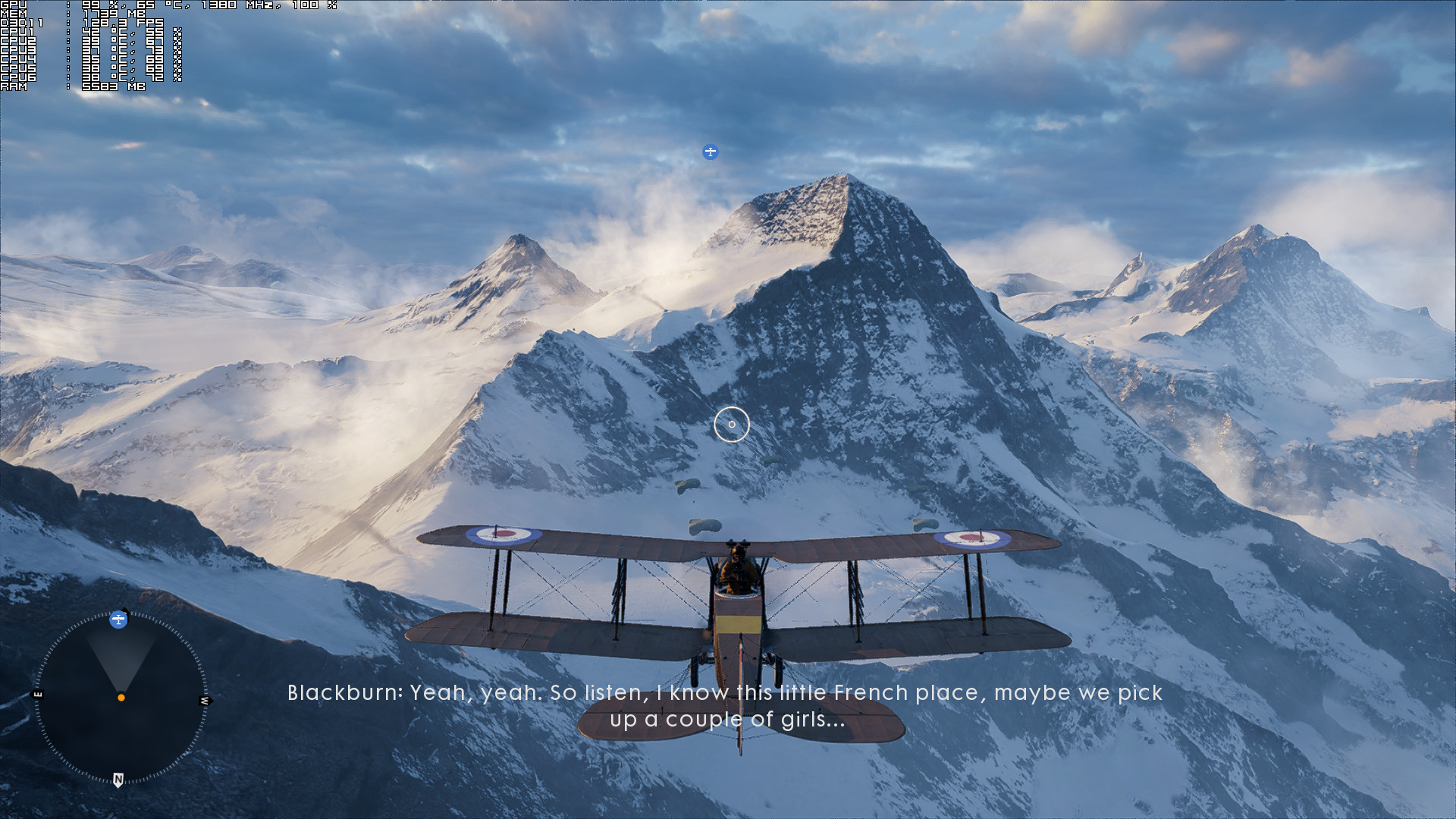Click the circular minimap radar

click(x=121, y=698)
